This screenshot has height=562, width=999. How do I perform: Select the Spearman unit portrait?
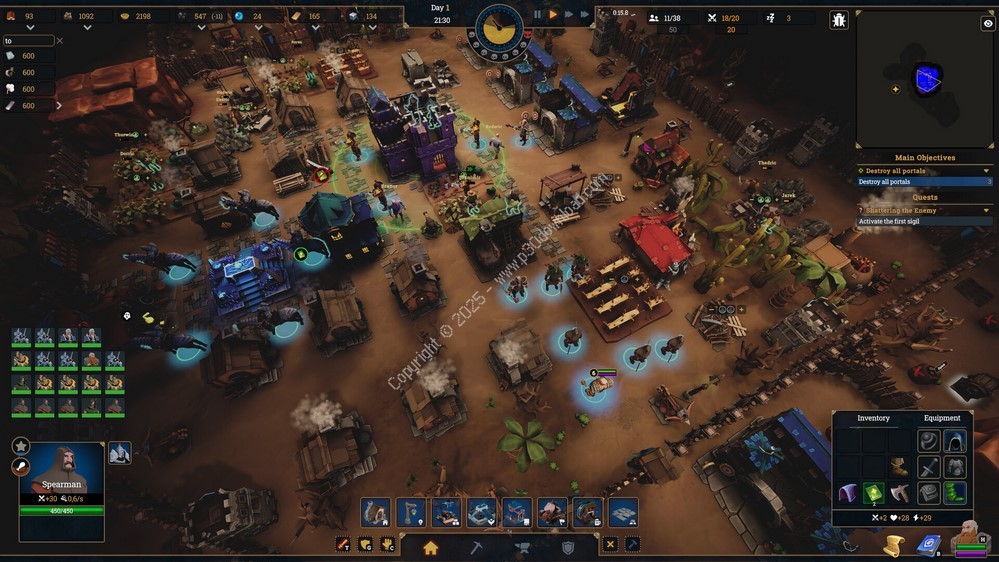[x=61, y=470]
